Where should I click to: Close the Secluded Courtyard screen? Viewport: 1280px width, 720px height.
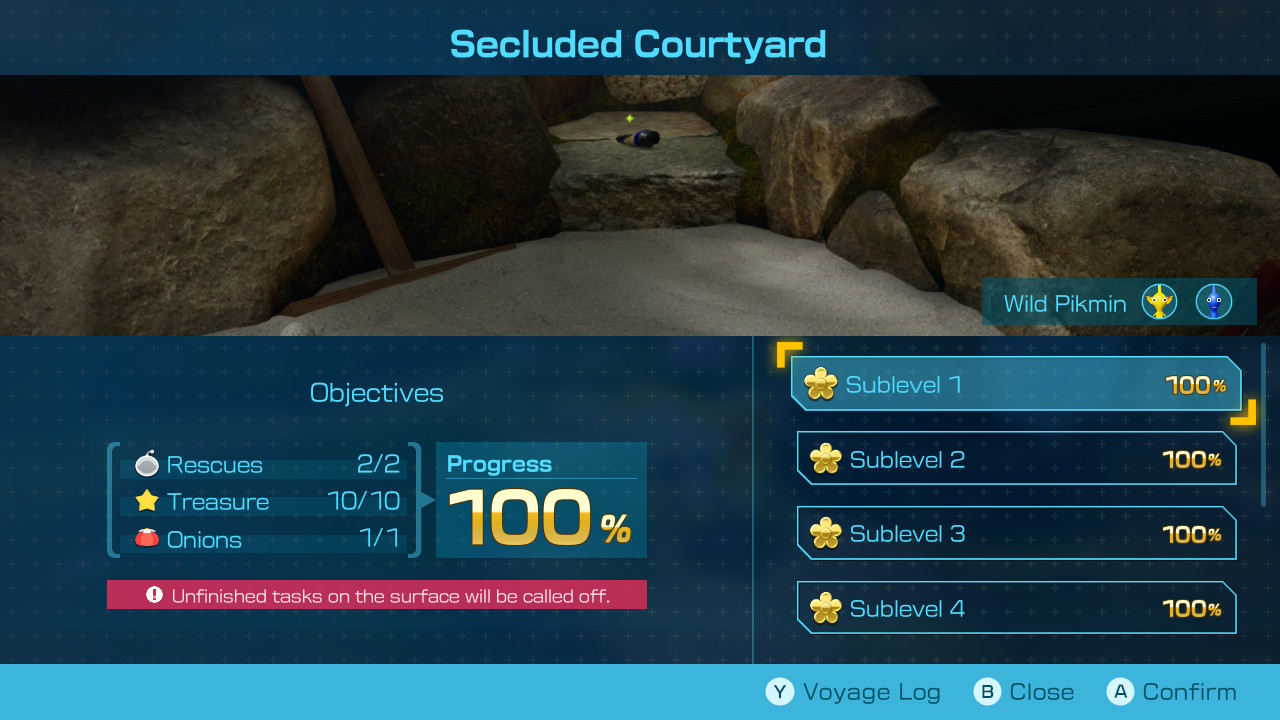[1024, 692]
